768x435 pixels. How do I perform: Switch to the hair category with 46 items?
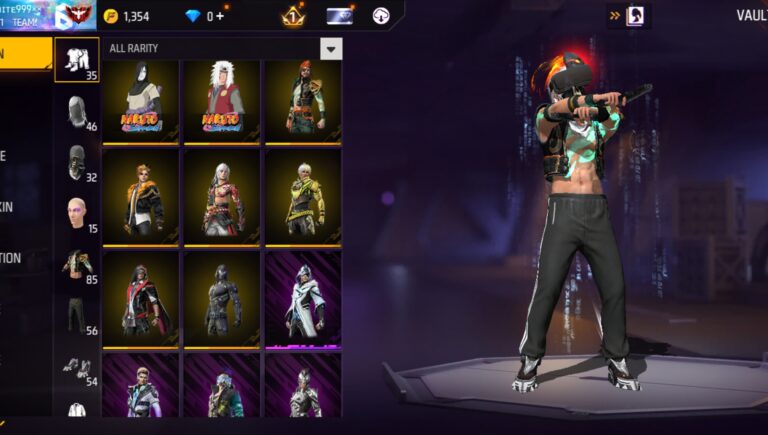pos(78,112)
